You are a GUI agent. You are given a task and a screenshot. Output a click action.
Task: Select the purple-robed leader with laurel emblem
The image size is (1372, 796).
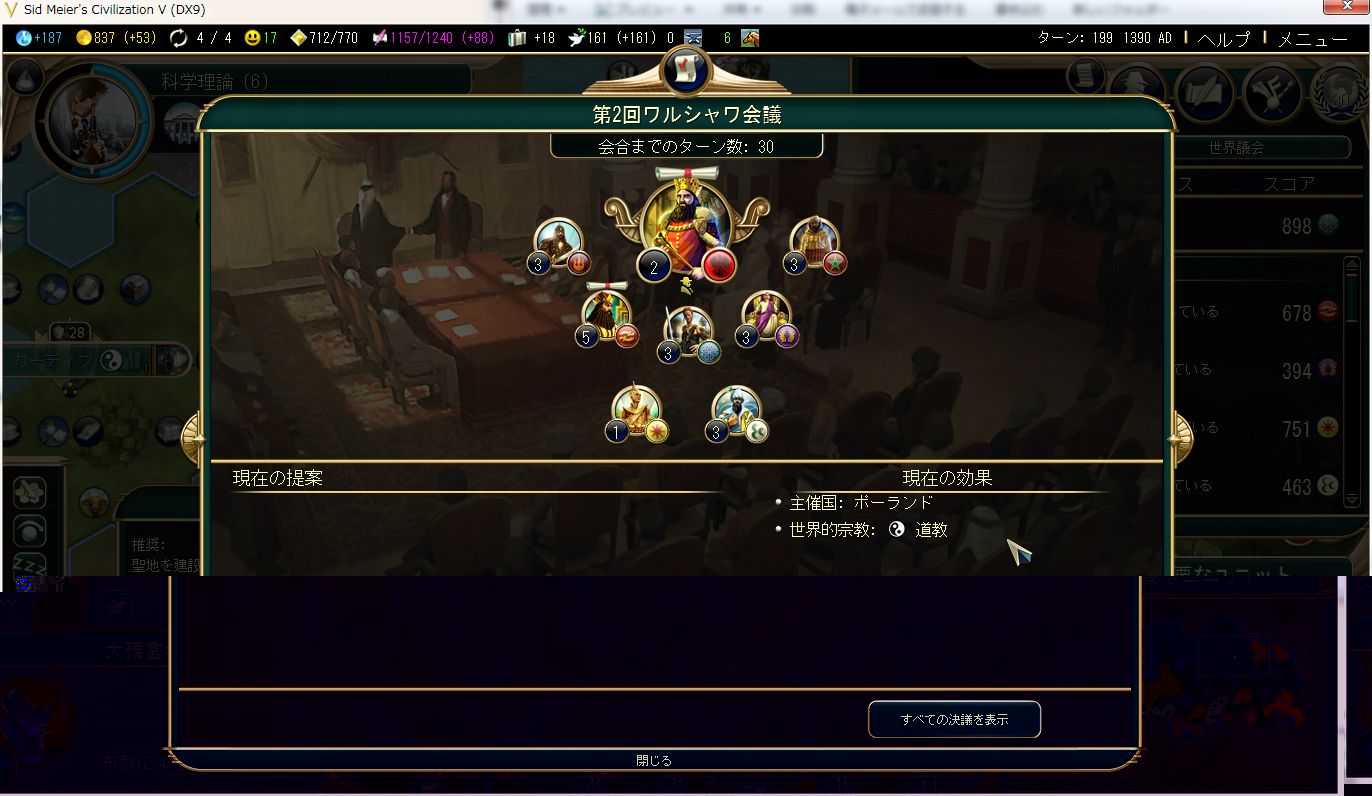click(x=766, y=314)
